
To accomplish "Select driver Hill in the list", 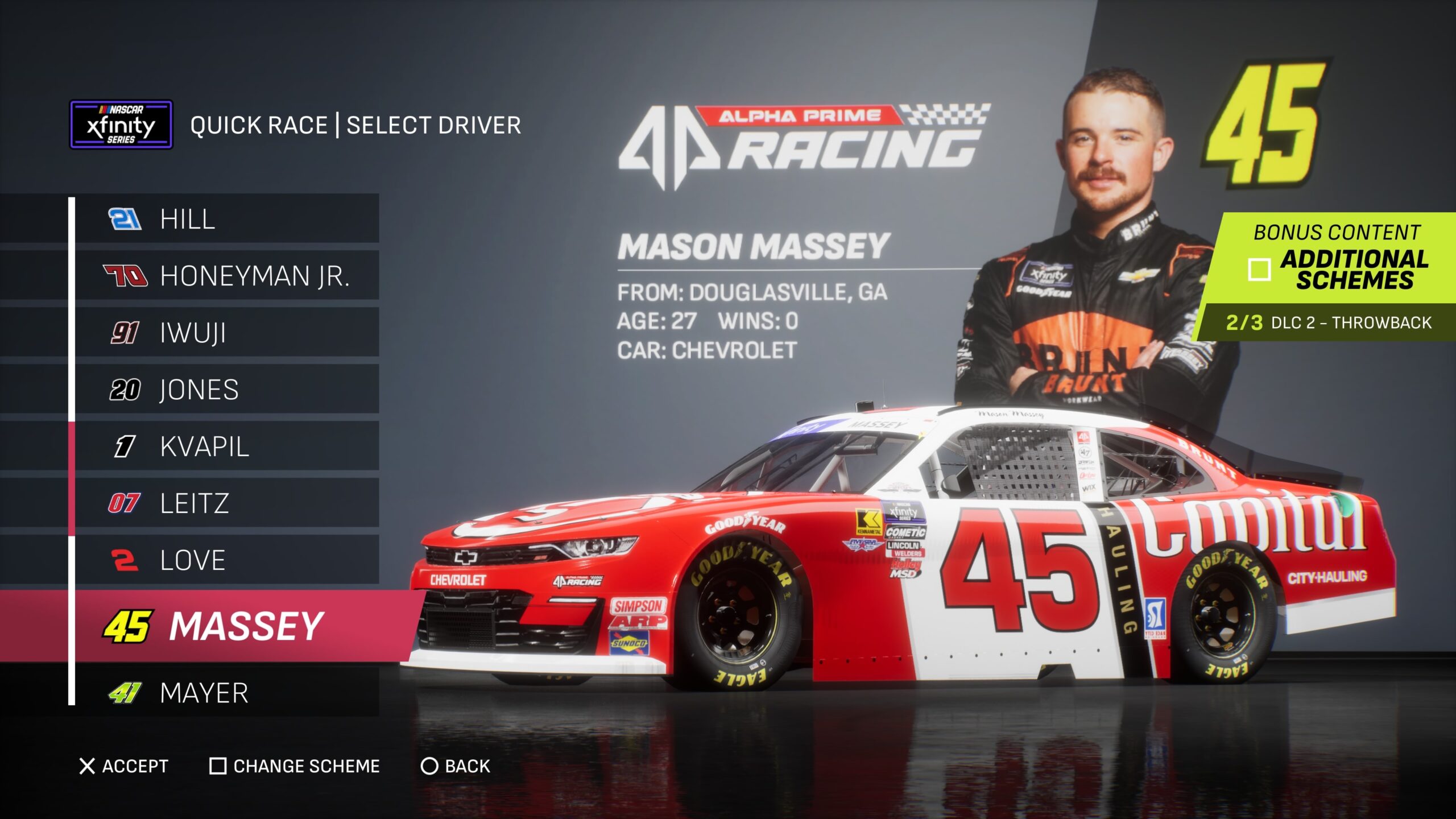I will (x=226, y=219).
